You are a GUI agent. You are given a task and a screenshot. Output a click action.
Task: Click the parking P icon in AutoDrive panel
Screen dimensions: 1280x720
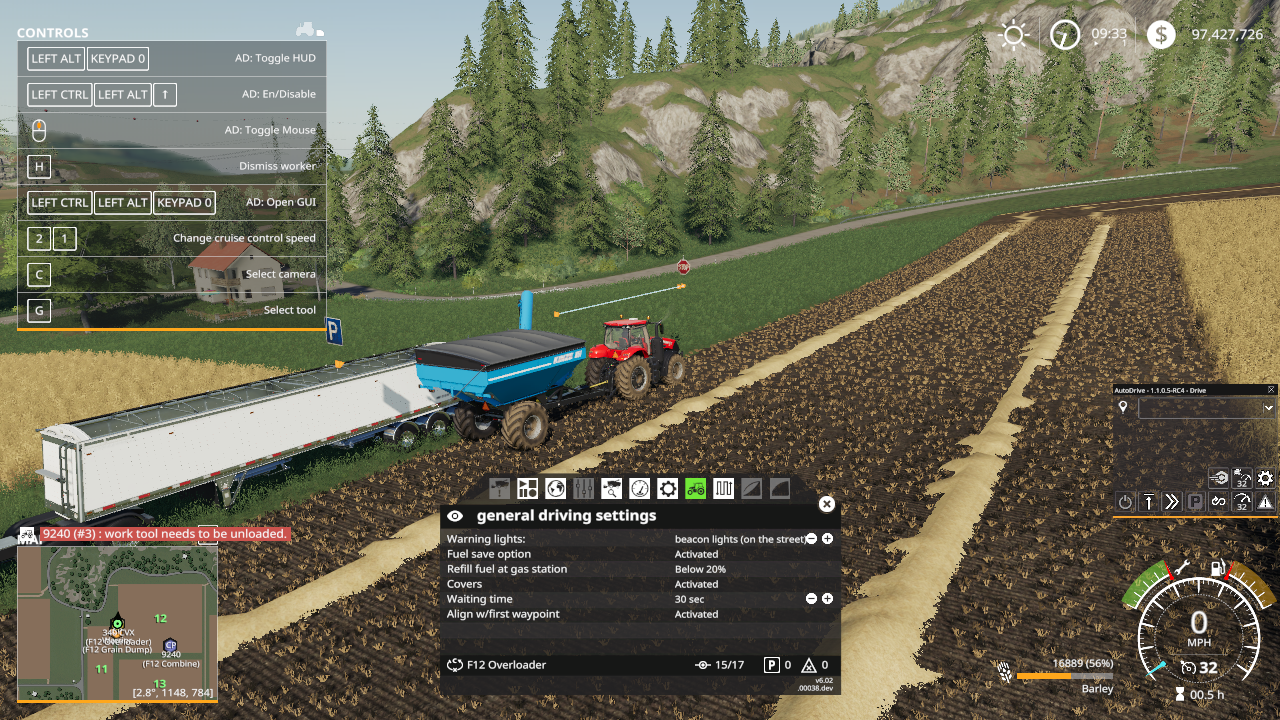[1196, 501]
